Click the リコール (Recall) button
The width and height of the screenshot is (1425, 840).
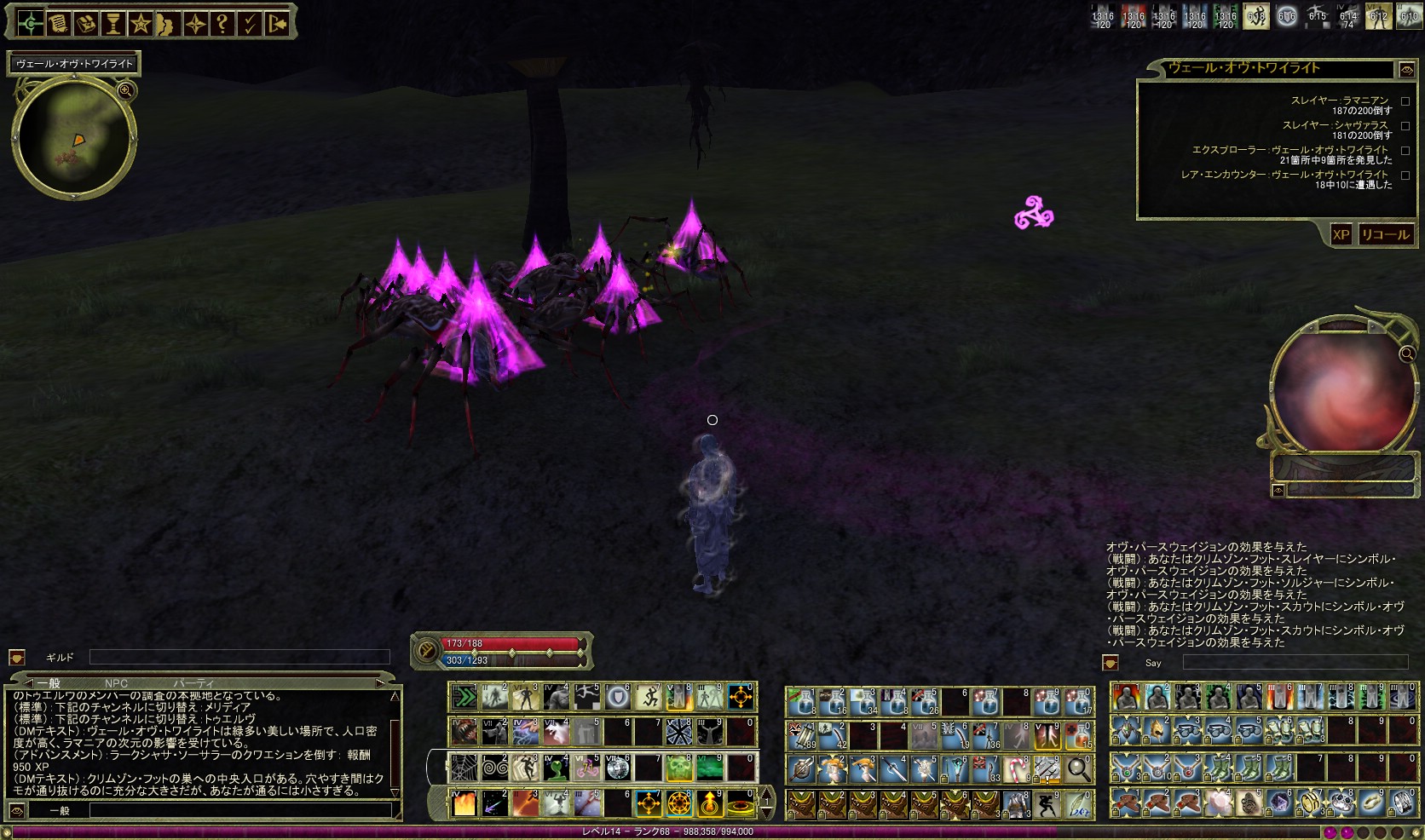pyautogui.click(x=1385, y=235)
